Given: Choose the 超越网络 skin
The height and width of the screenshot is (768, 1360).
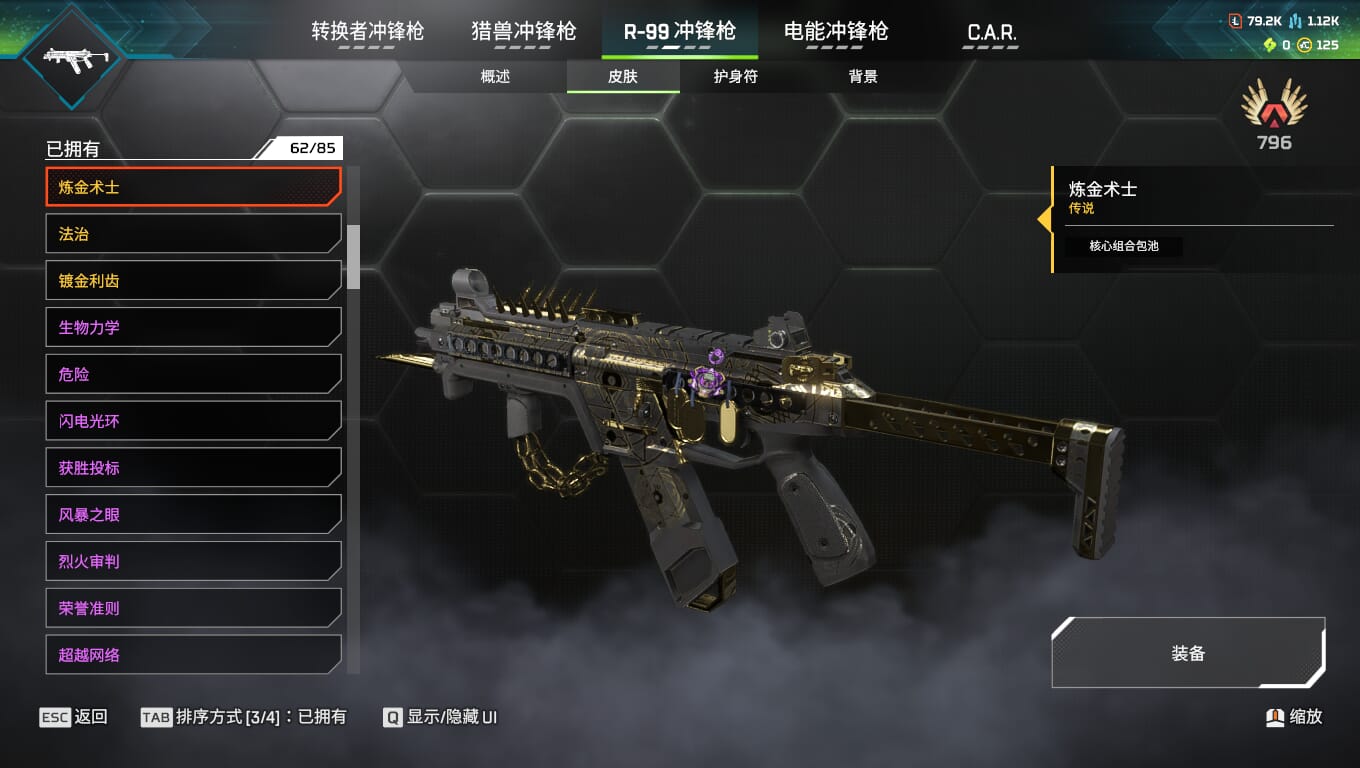Looking at the screenshot, I should tap(193, 655).
